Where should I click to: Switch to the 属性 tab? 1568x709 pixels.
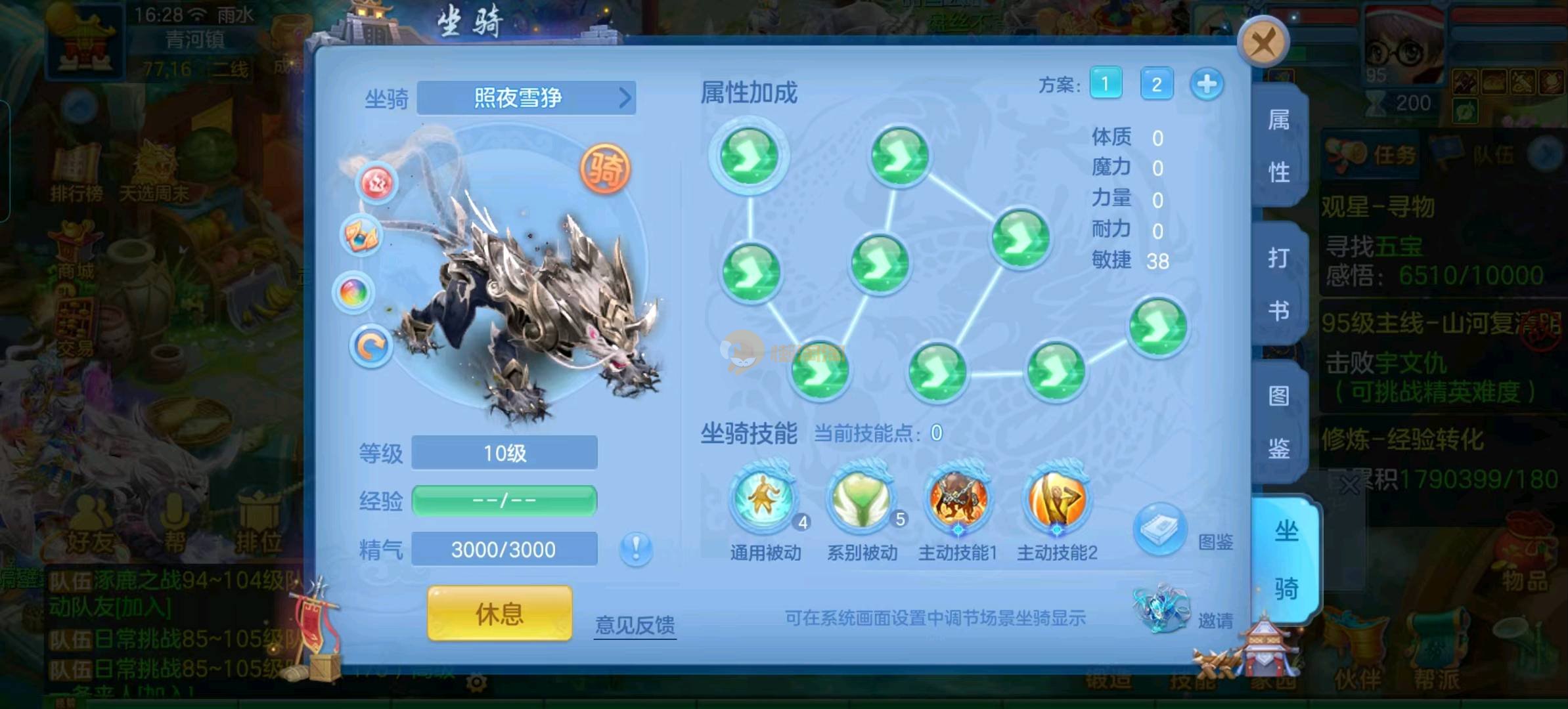tap(1278, 146)
